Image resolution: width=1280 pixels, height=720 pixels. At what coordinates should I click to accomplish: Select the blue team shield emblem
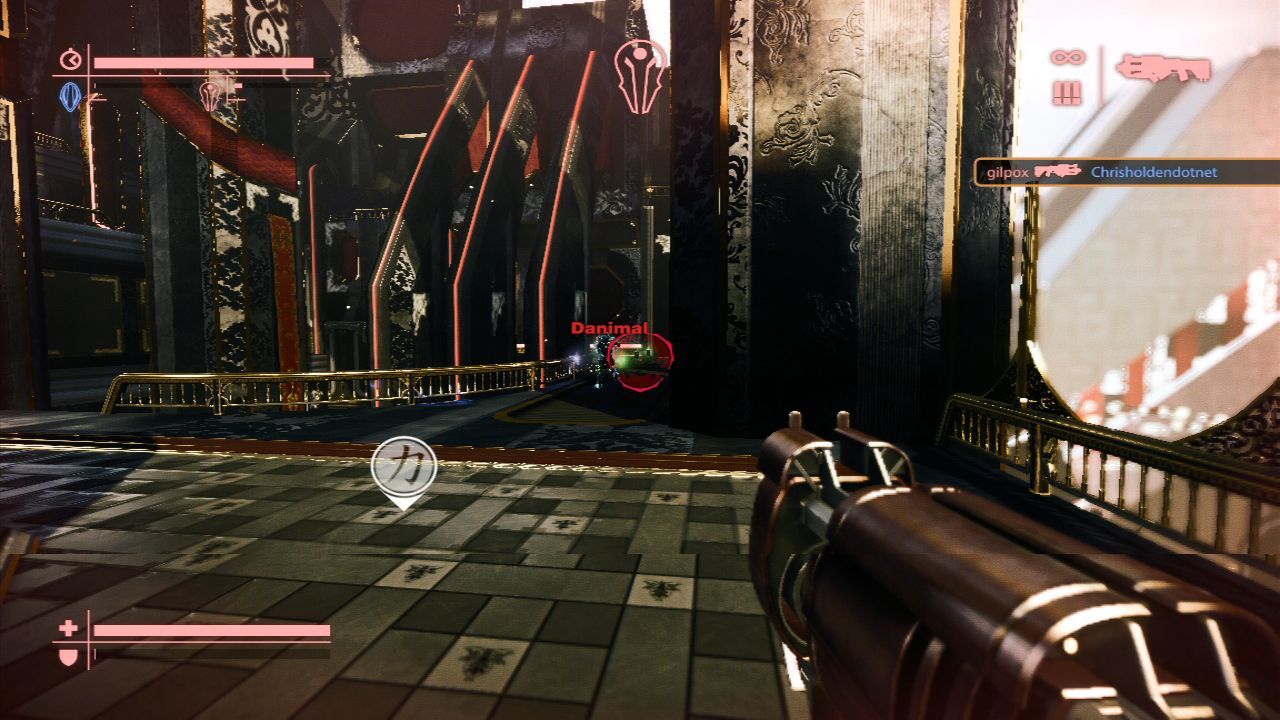pos(70,96)
